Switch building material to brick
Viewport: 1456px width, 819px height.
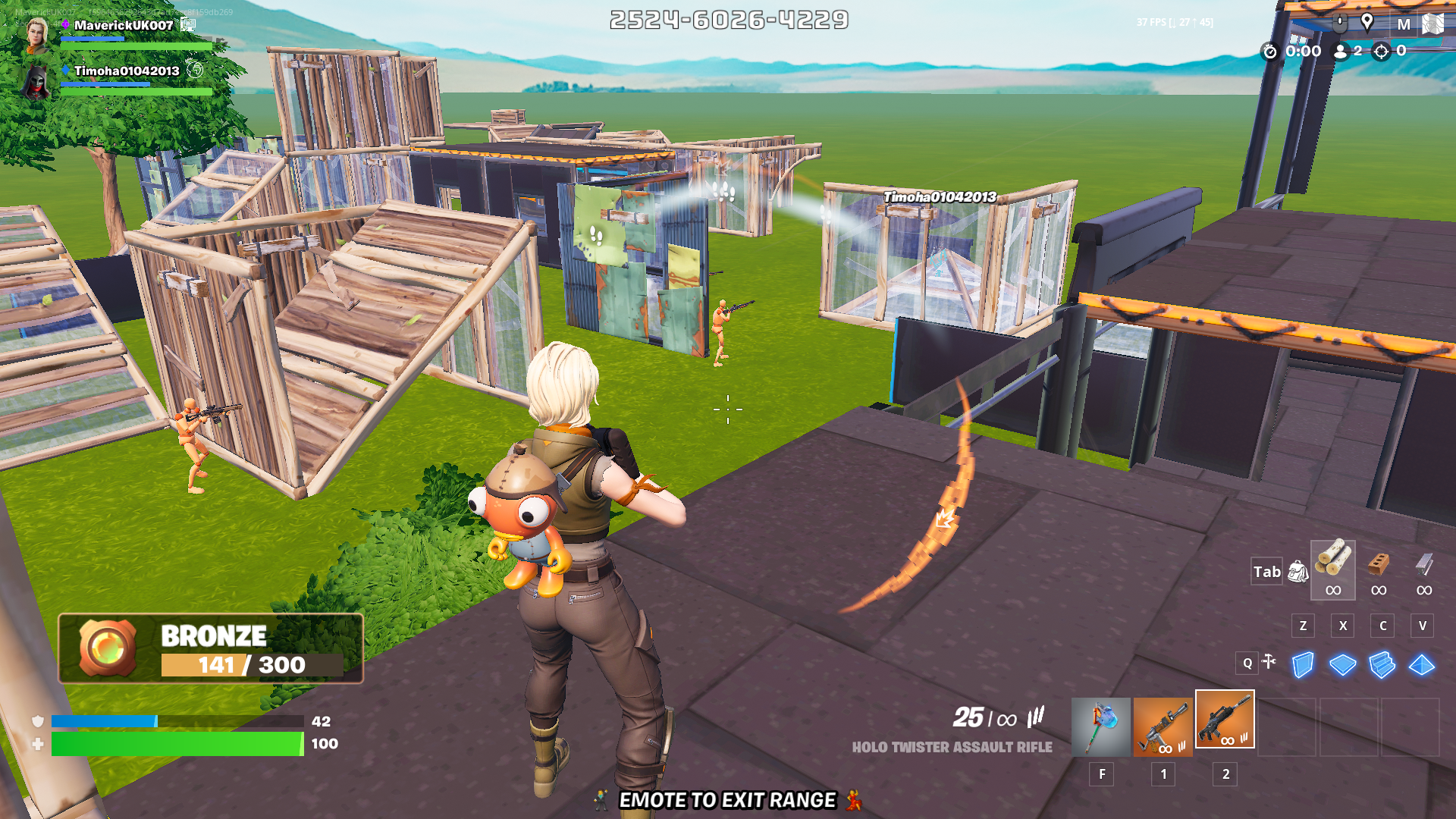click(x=1379, y=569)
